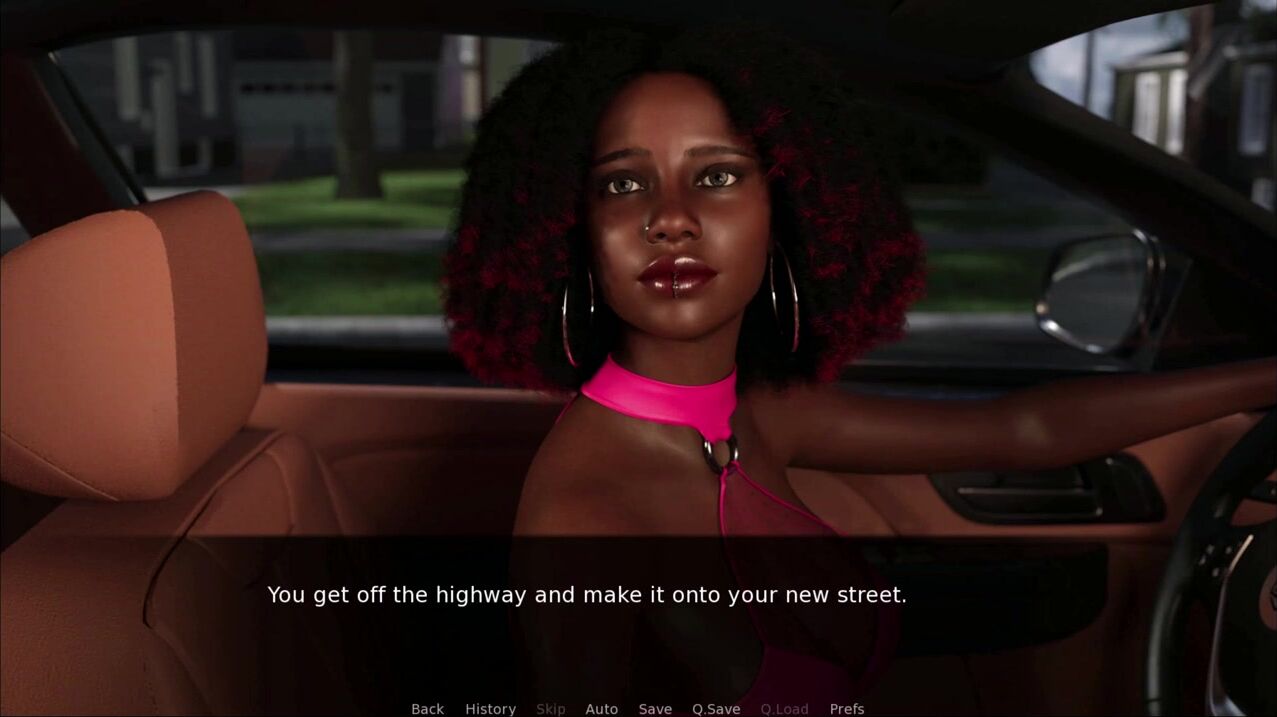Click the Skip button
This screenshot has height=717, width=1277.
click(550, 709)
